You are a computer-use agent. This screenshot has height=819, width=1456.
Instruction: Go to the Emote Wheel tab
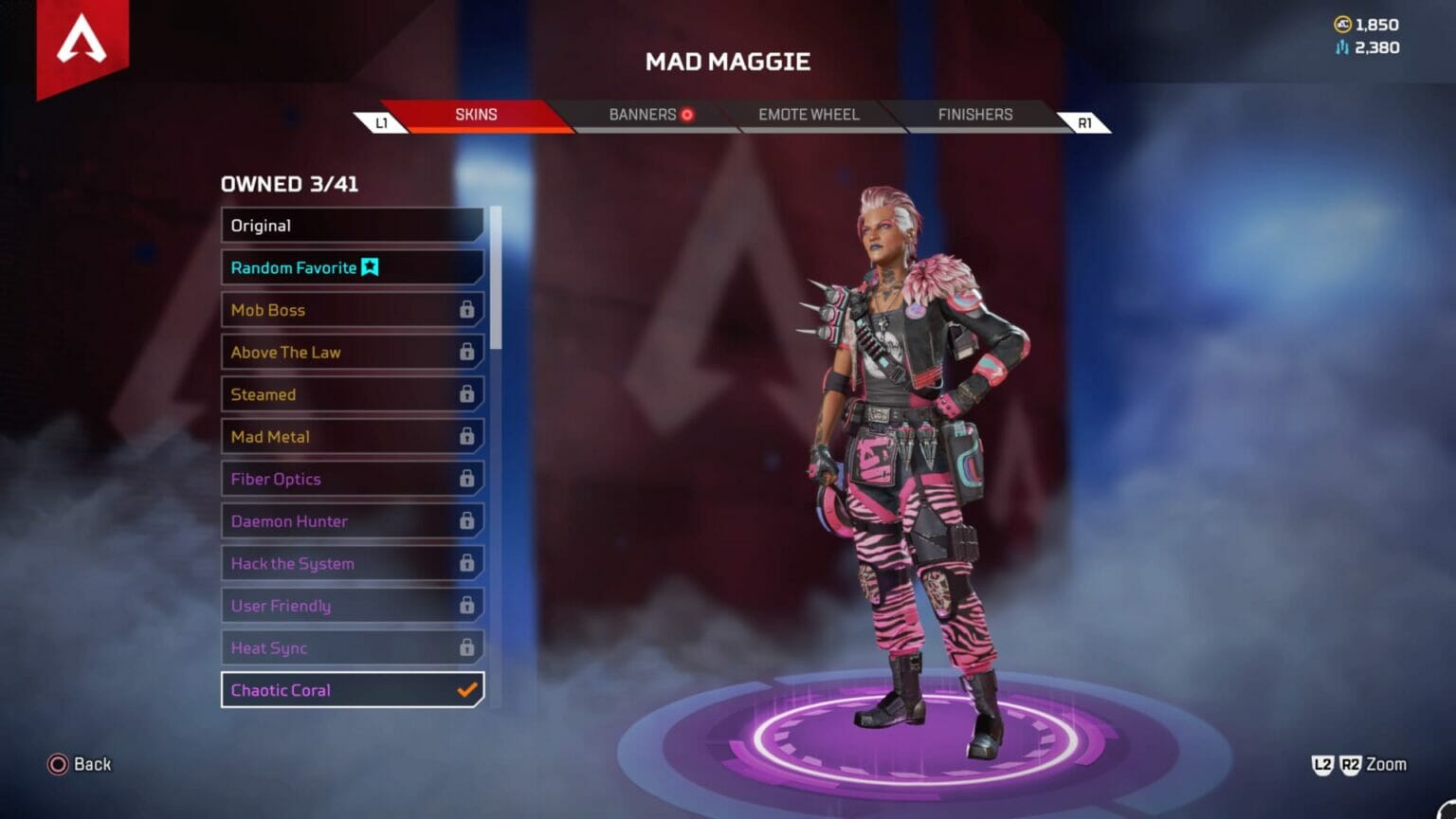(x=809, y=115)
